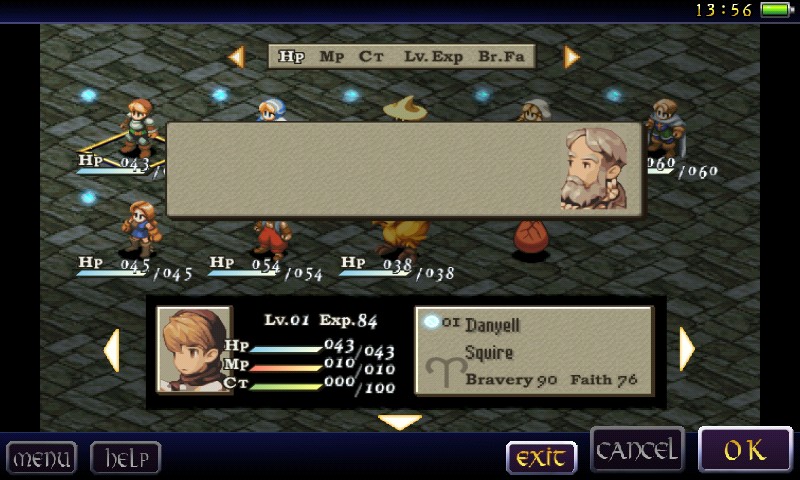Open the Menu button
The width and height of the screenshot is (800, 480).
(x=41, y=459)
